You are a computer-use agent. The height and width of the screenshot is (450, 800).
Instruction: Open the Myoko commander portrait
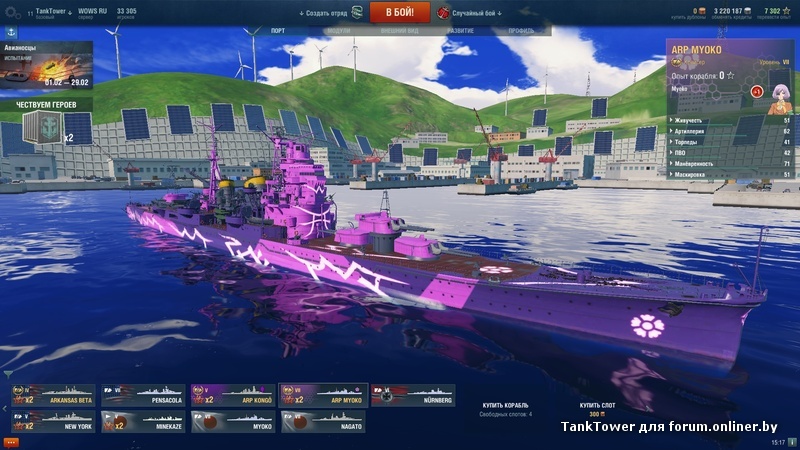click(x=779, y=91)
